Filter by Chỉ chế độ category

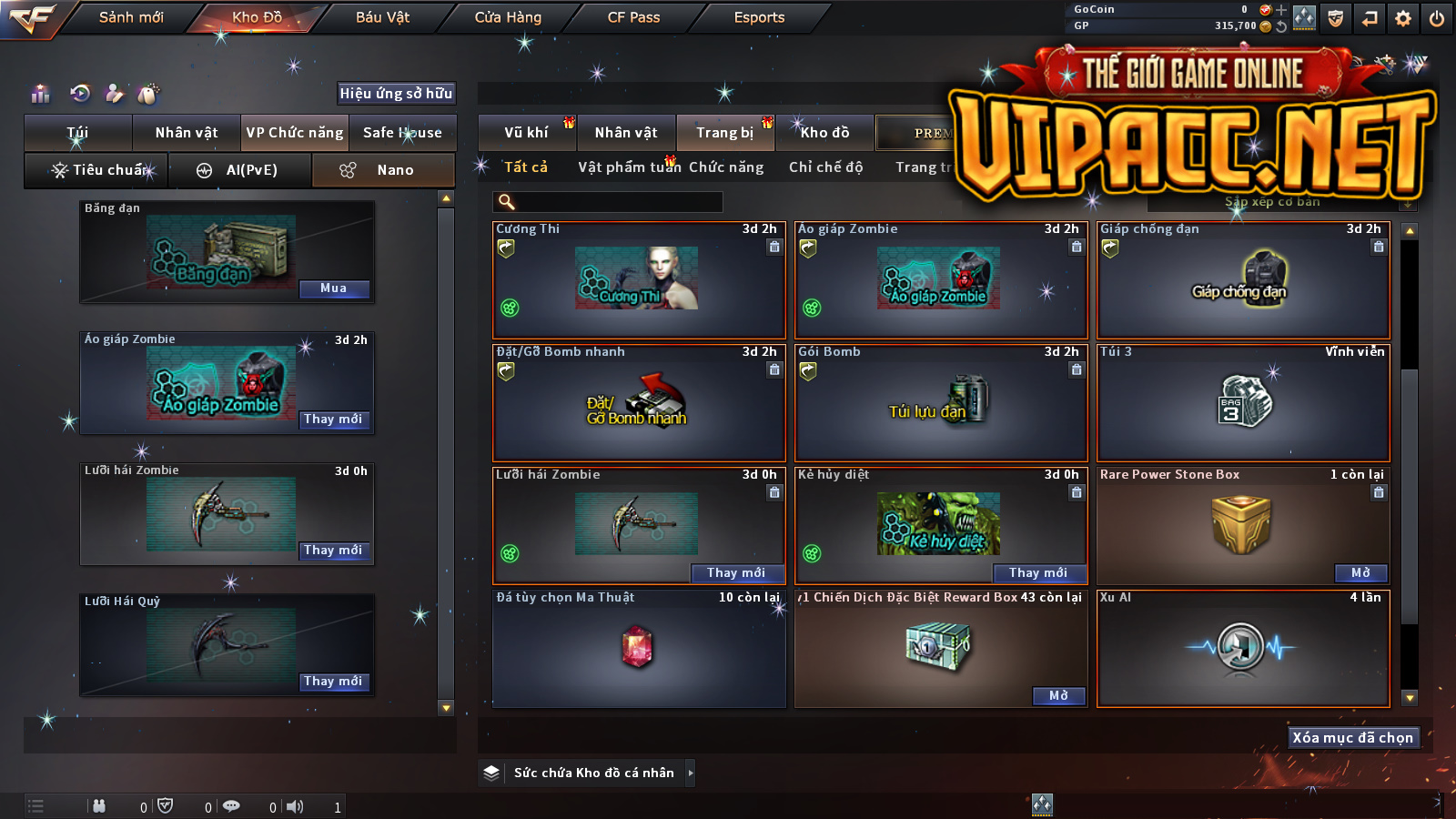pyautogui.click(x=825, y=167)
